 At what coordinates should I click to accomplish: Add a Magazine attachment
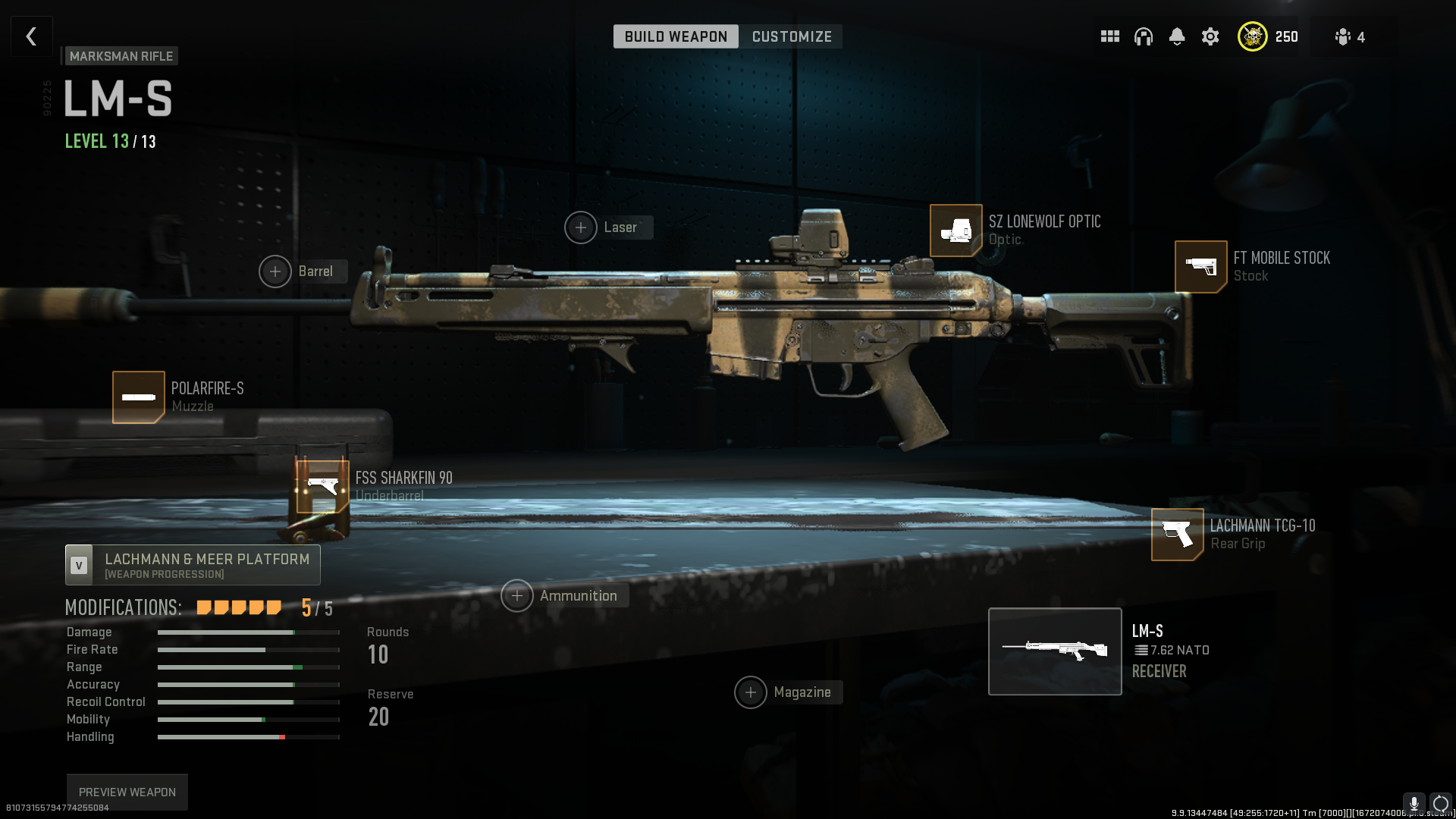(x=751, y=692)
